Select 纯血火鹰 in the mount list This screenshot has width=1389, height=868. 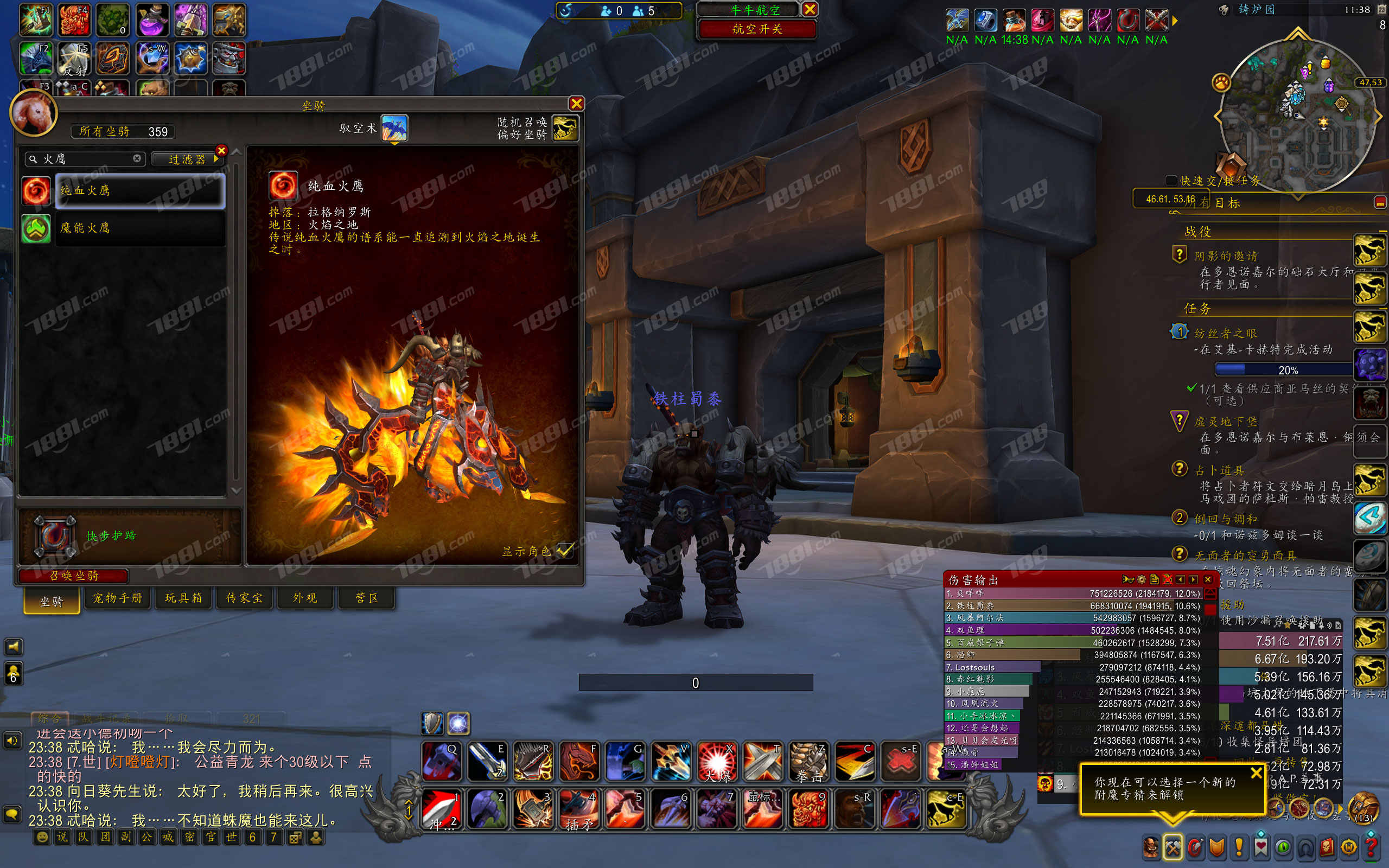pos(140,190)
